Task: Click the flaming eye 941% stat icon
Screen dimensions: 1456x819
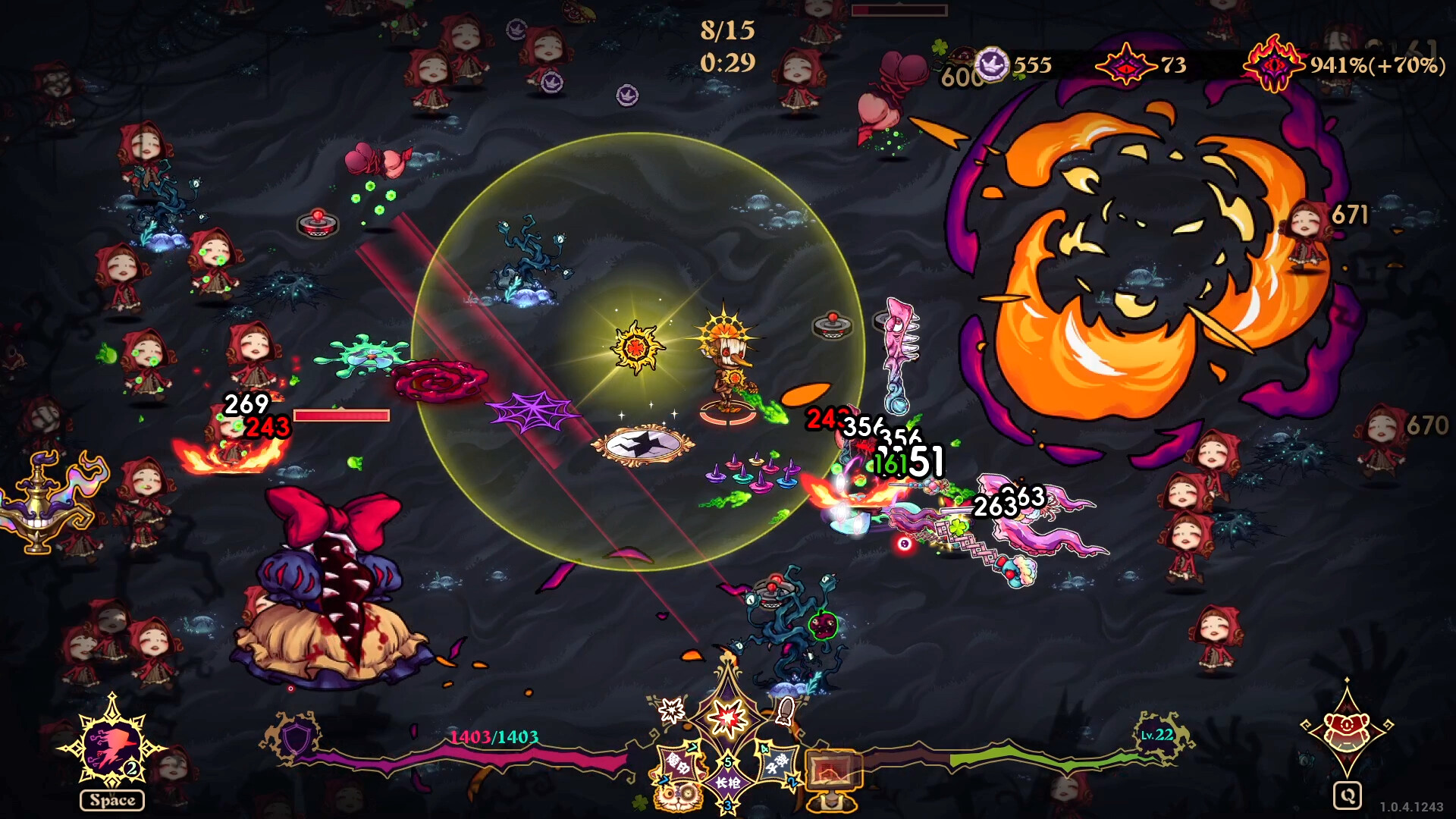Action: (1274, 66)
